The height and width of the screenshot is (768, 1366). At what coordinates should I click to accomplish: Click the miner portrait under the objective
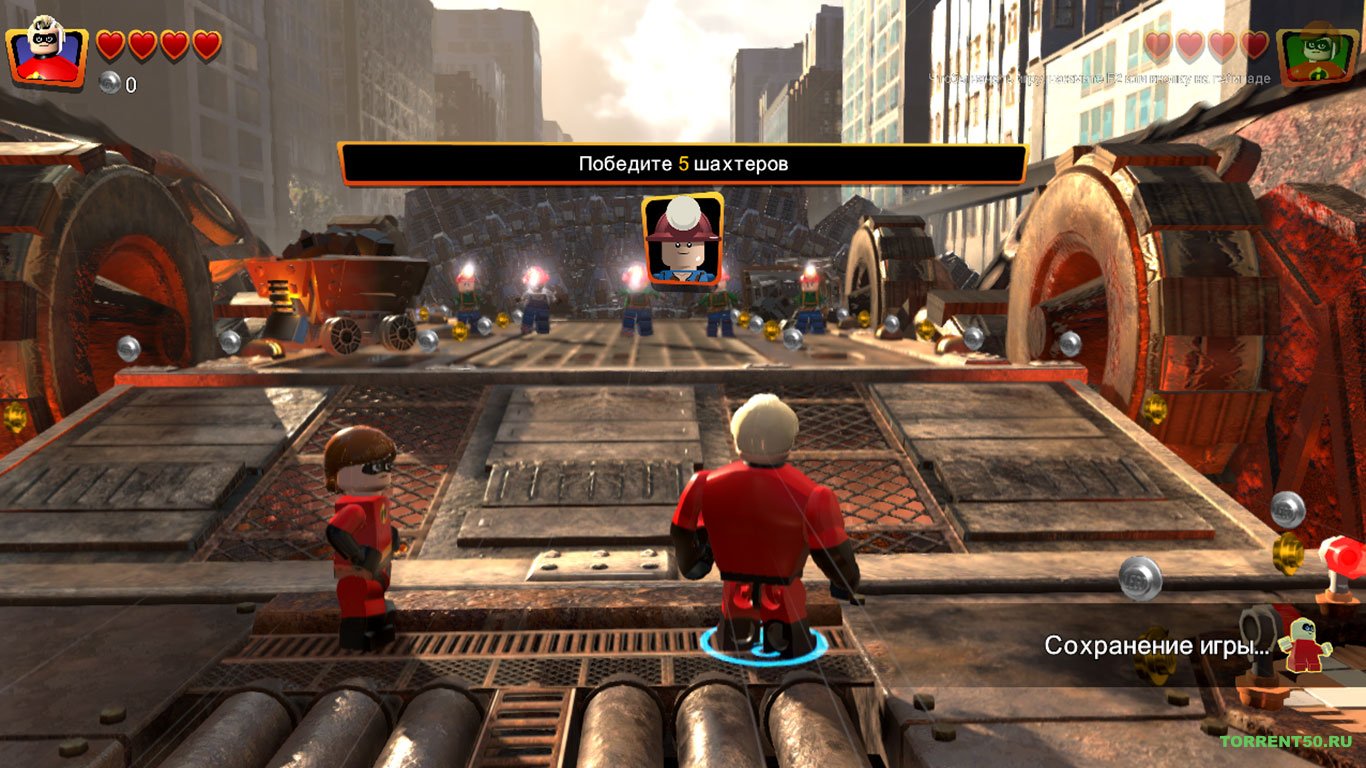(682, 239)
